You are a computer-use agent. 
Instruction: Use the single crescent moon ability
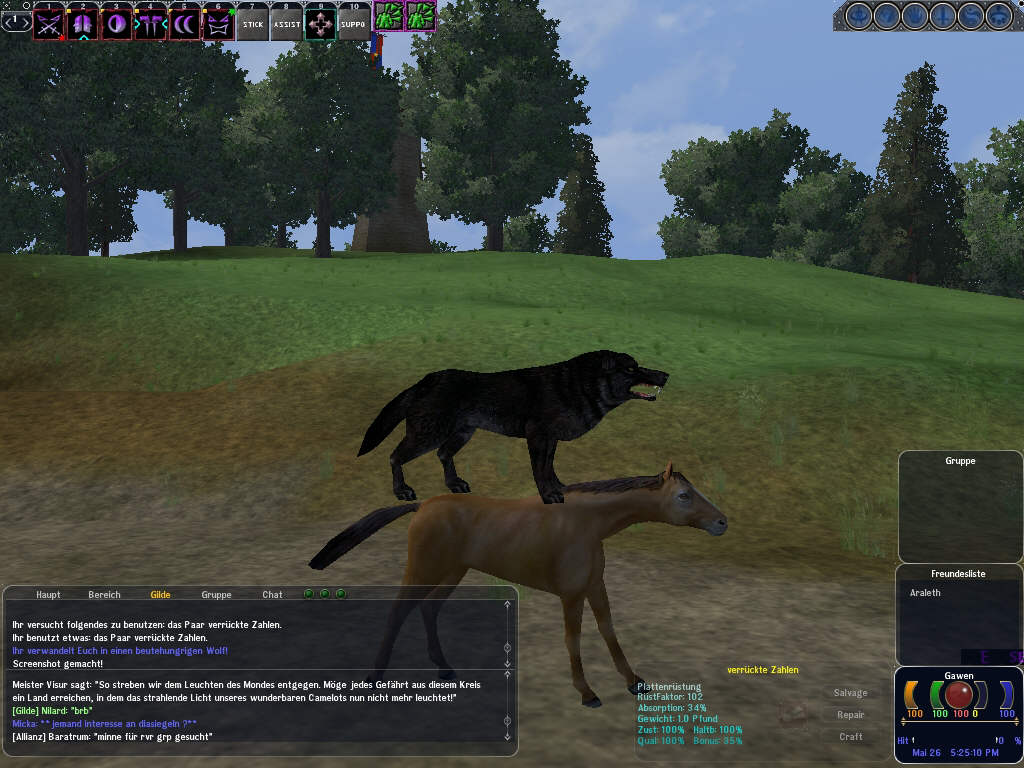tap(116, 24)
